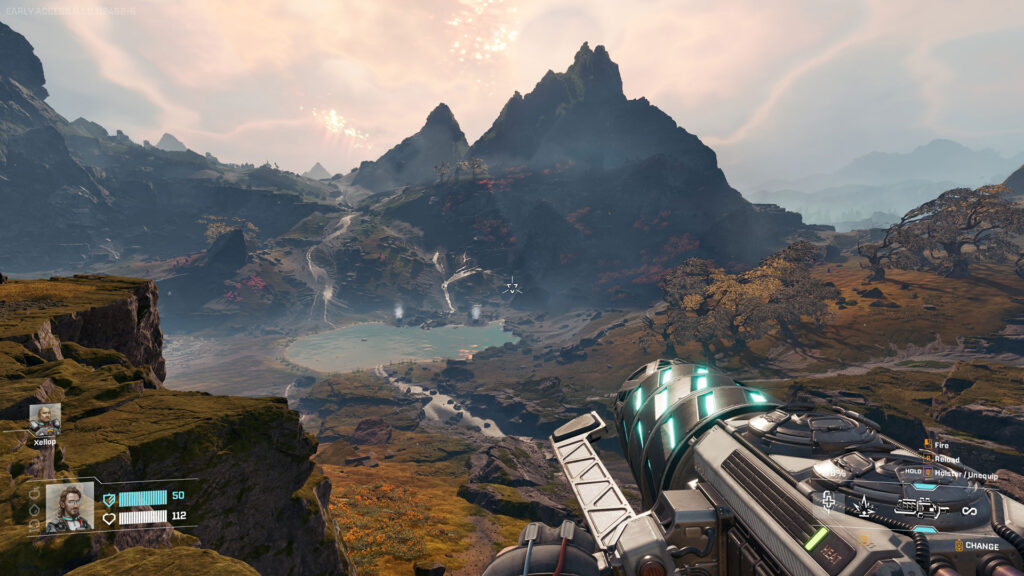Select the medical cross heal icon

829,501
